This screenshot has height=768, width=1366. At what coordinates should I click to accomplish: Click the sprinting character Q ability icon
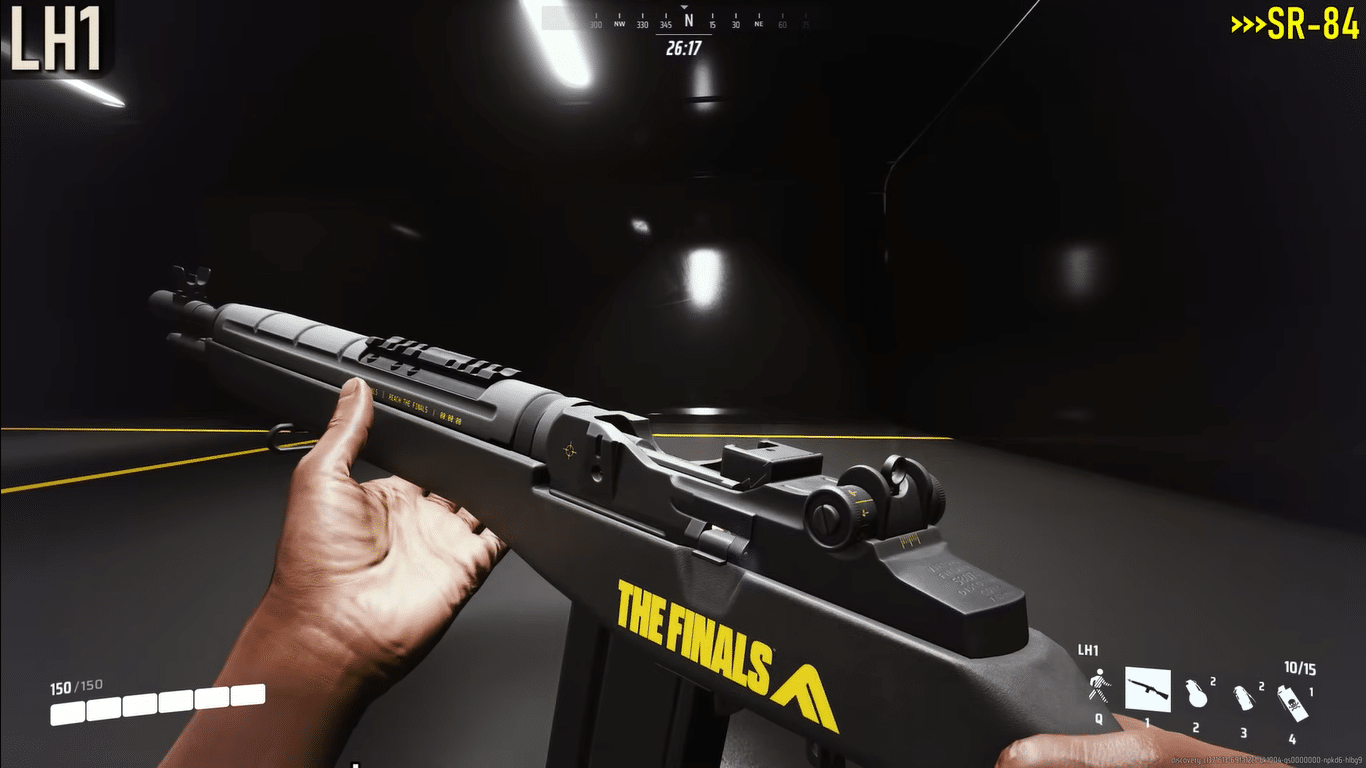[1100, 686]
